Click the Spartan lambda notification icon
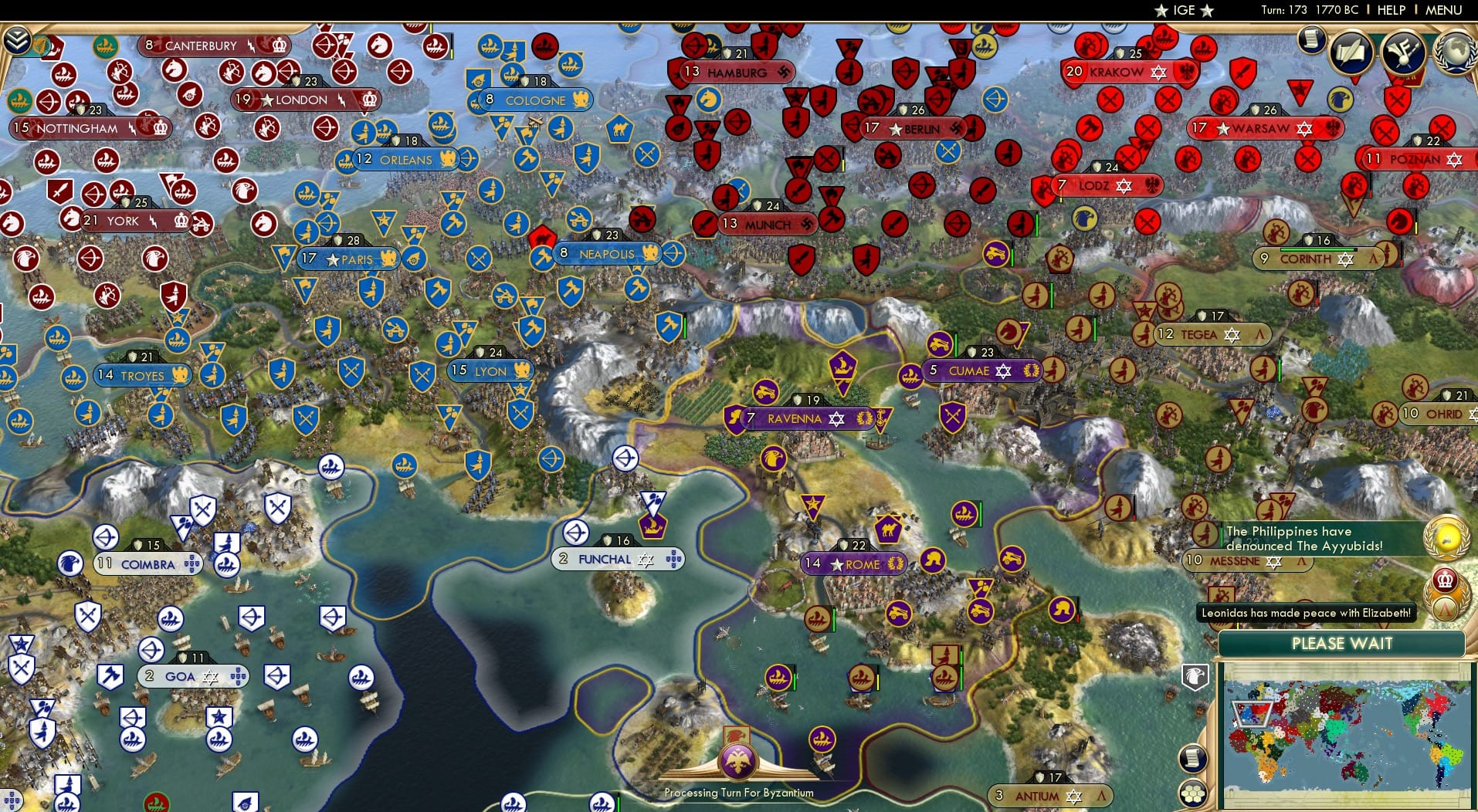This screenshot has height=812, width=1478. click(x=1445, y=611)
